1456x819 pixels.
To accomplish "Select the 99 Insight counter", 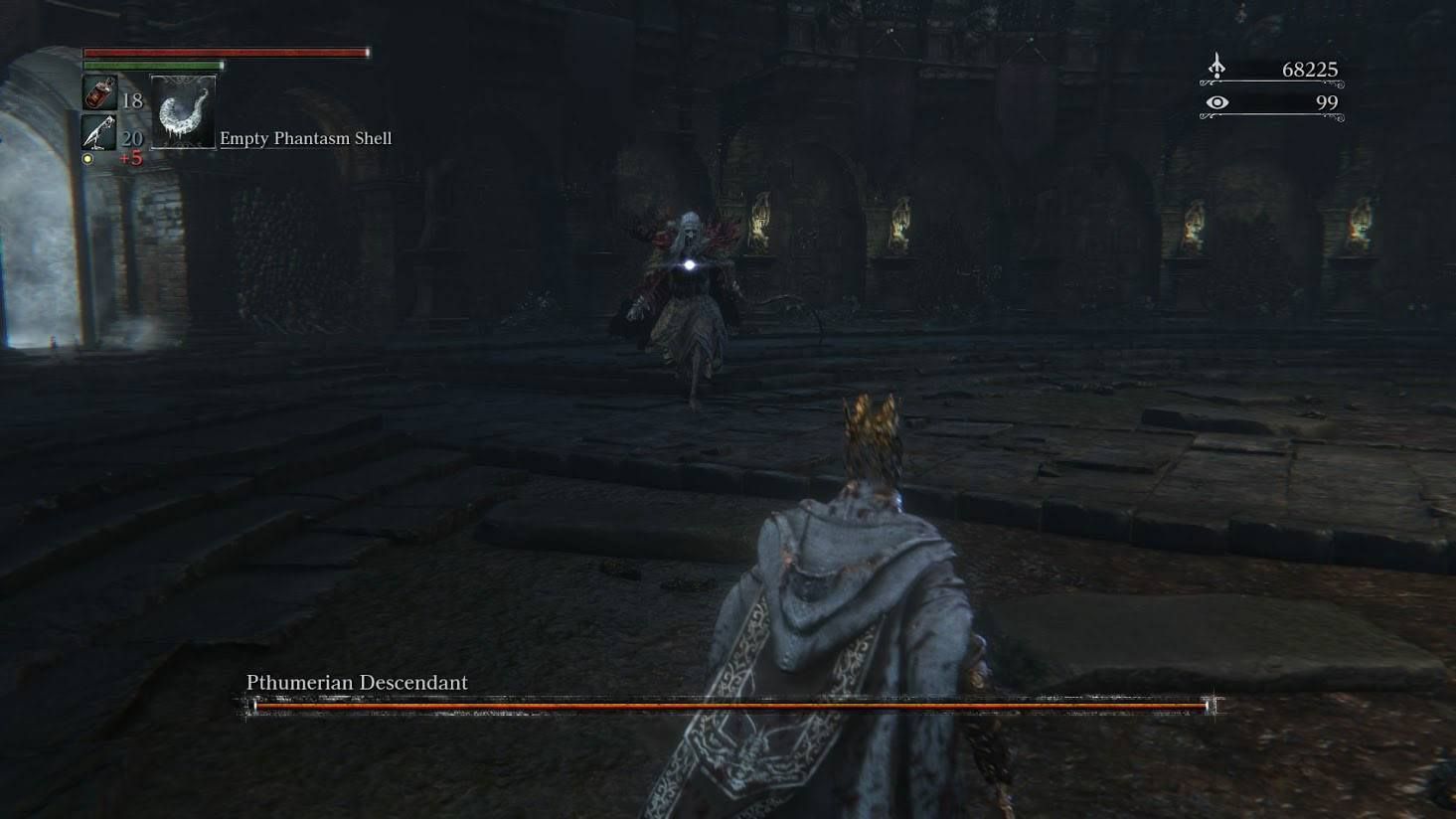I will [1325, 100].
